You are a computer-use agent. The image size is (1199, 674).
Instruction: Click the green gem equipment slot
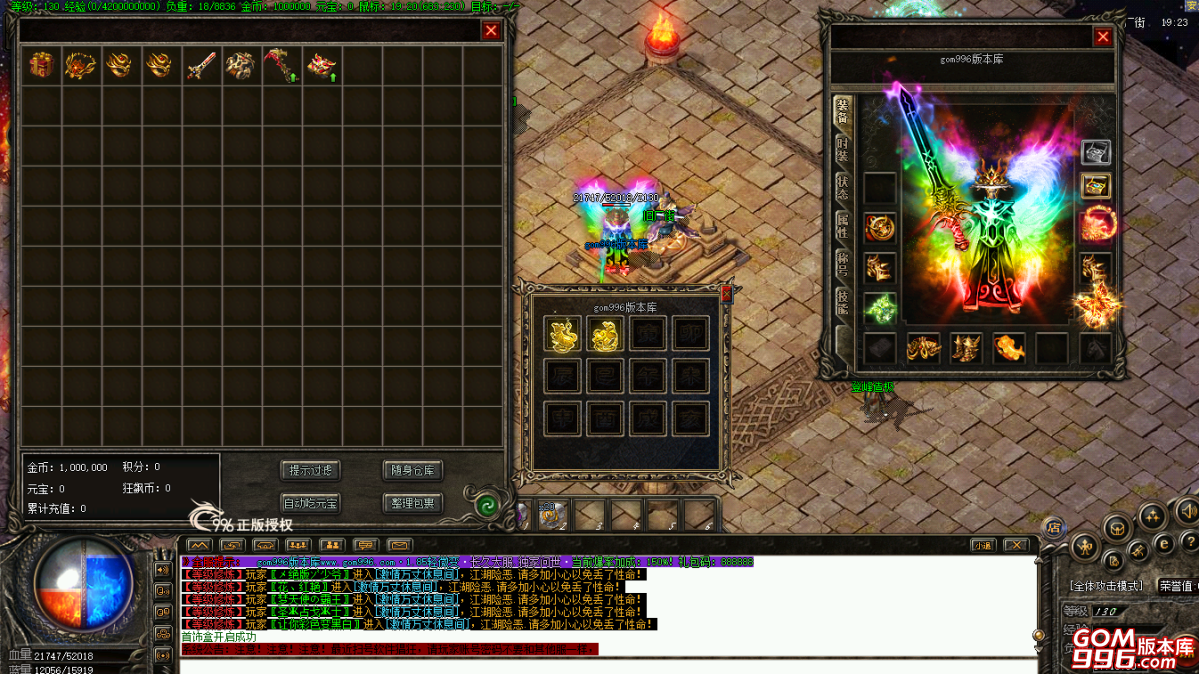(x=880, y=308)
